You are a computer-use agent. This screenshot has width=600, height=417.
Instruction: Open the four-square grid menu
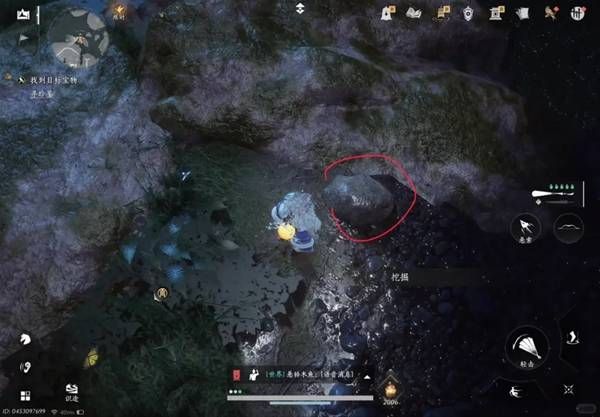pos(23,395)
